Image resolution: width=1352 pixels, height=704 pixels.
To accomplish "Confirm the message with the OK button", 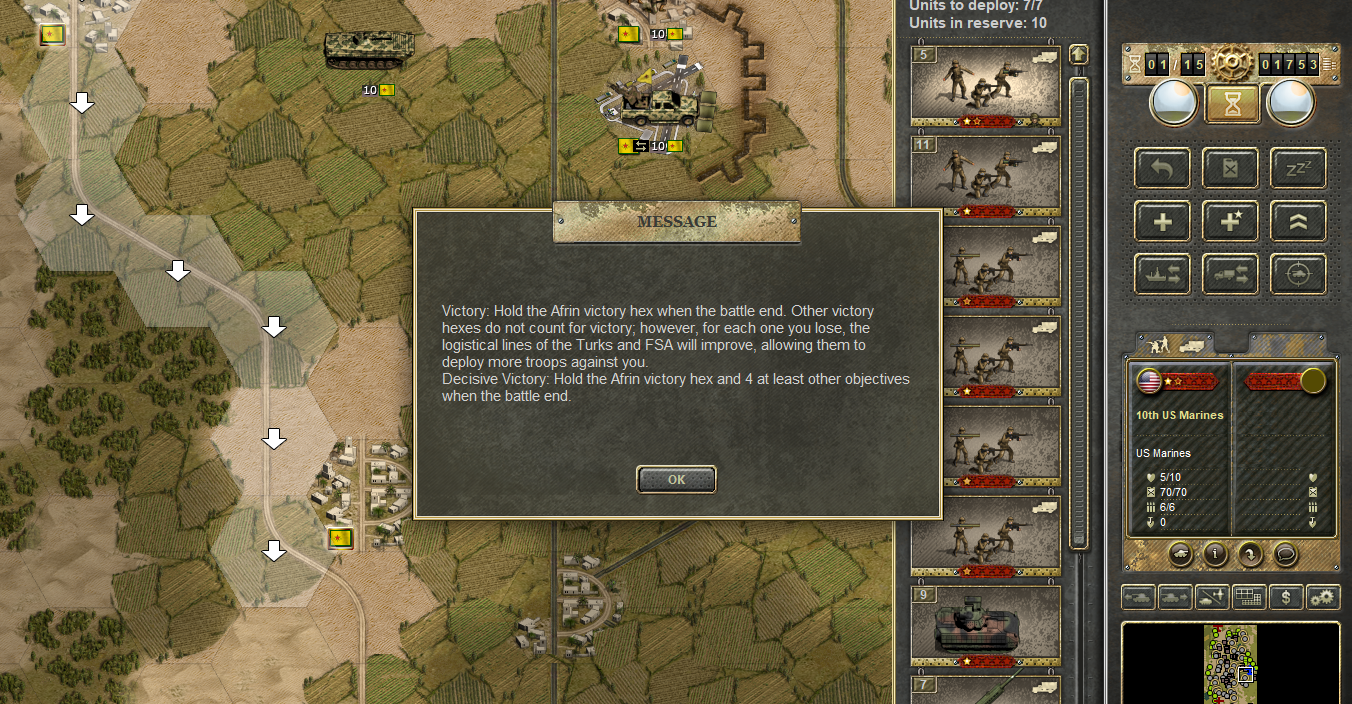I will (x=676, y=479).
